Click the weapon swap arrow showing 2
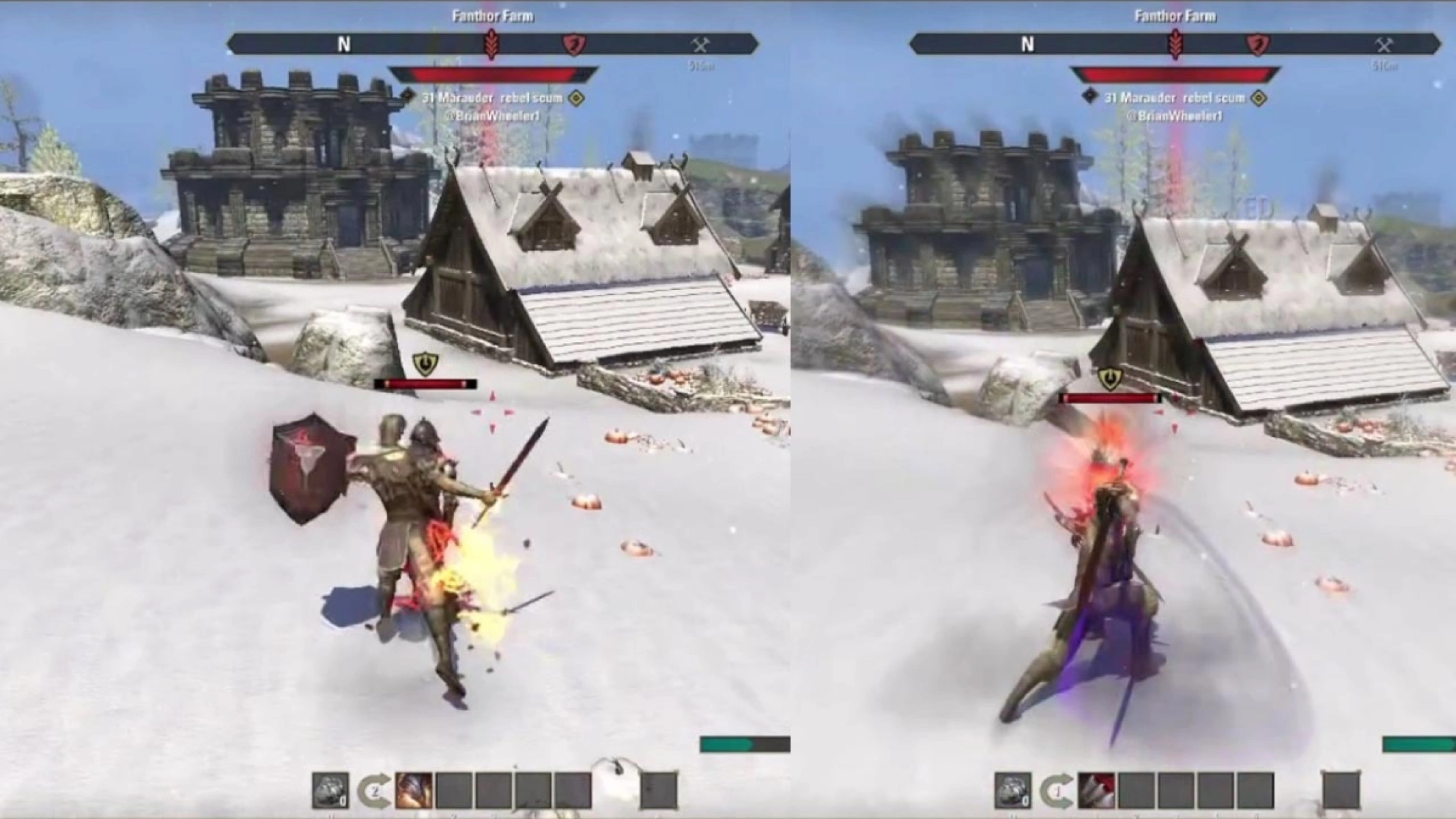 point(376,790)
